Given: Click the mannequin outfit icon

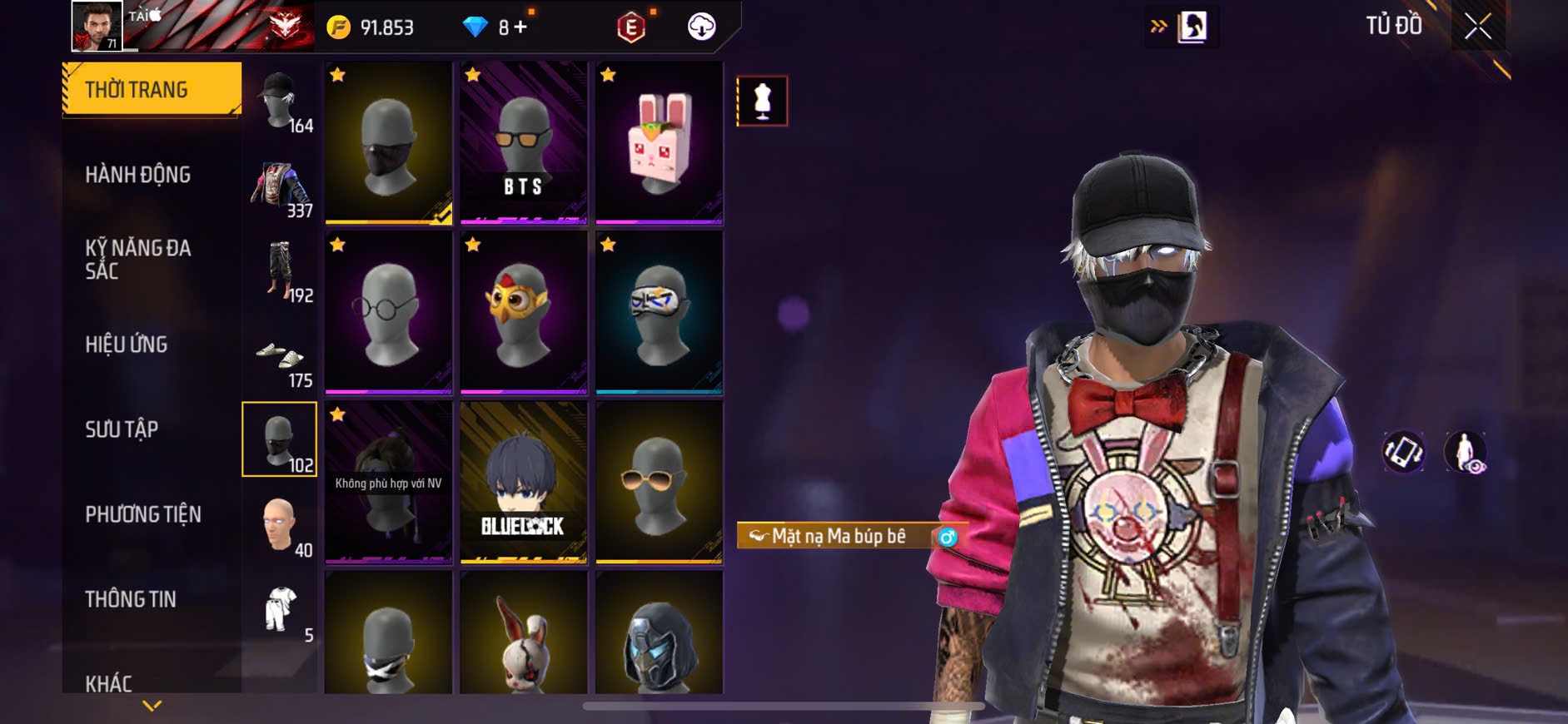Looking at the screenshot, I should tap(762, 102).
